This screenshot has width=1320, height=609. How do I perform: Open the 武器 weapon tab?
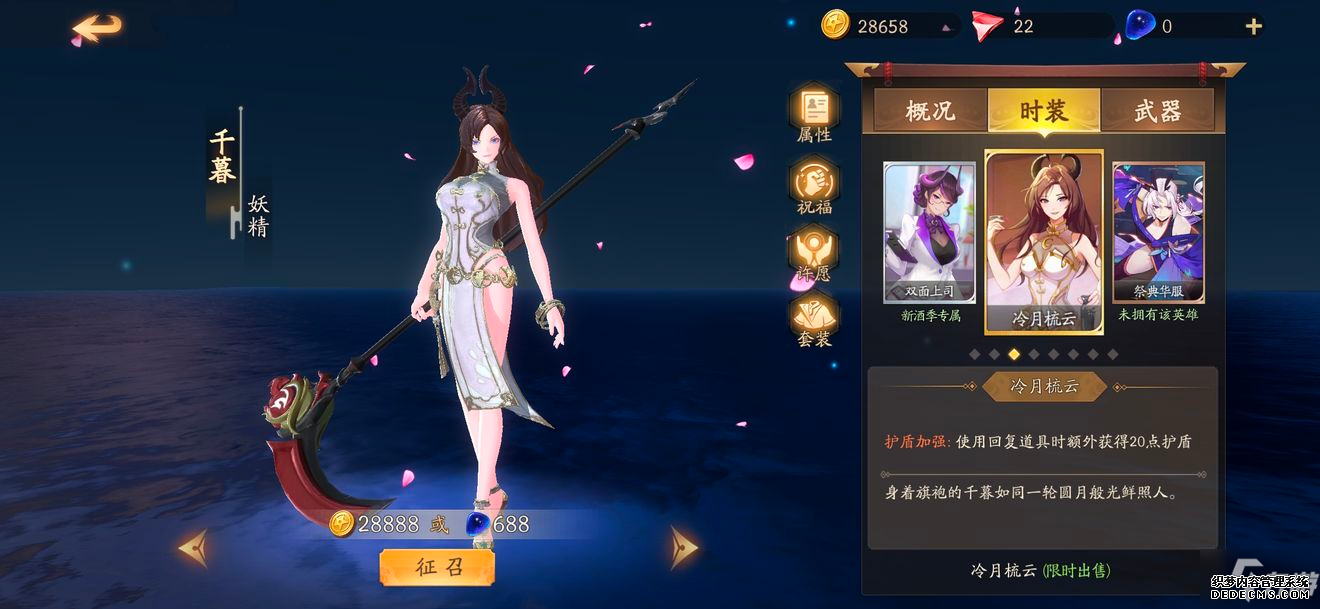1157,111
